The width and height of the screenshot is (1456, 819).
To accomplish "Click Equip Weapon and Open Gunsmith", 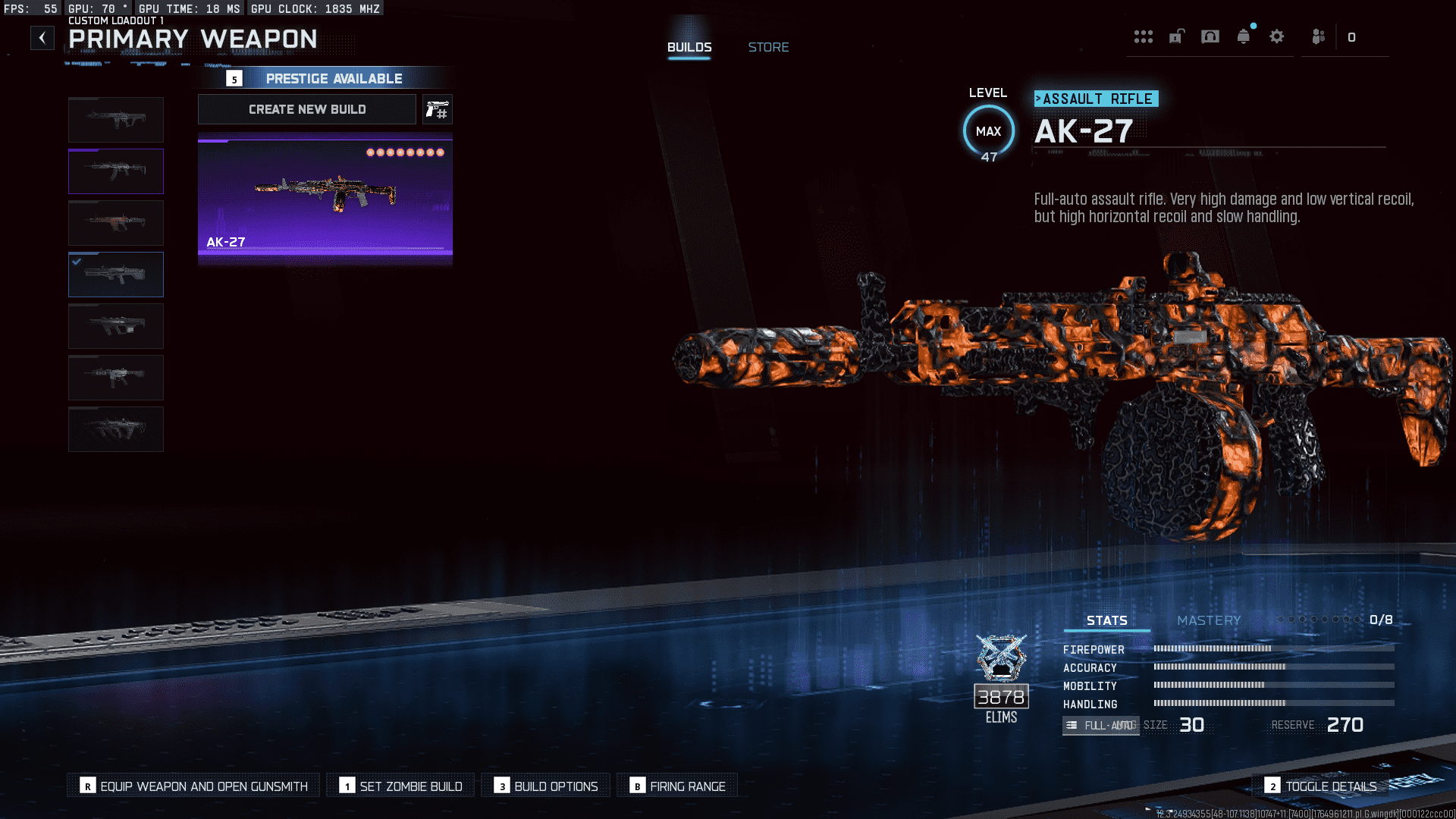I will click(192, 786).
